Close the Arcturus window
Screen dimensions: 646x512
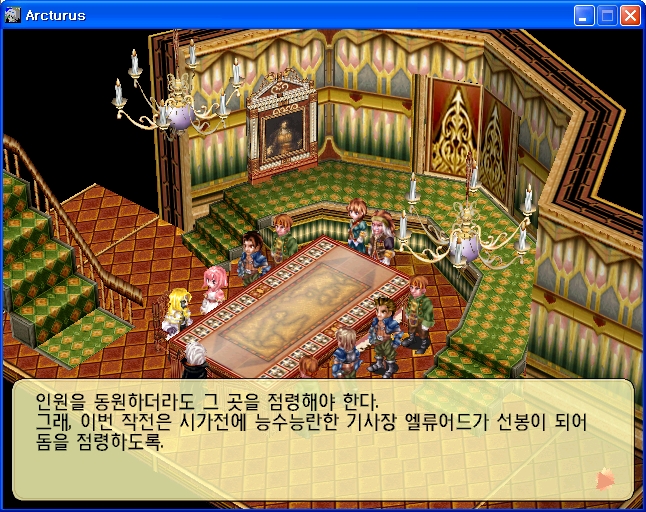pyautogui.click(x=630, y=15)
